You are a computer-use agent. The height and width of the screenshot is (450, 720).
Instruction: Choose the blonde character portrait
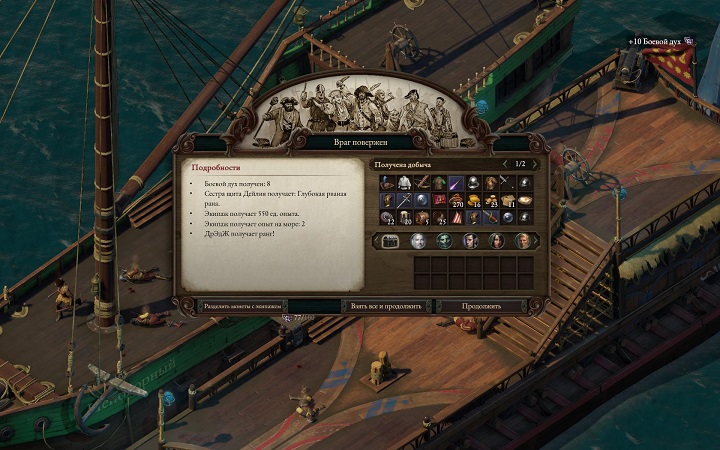pyautogui.click(x=521, y=241)
